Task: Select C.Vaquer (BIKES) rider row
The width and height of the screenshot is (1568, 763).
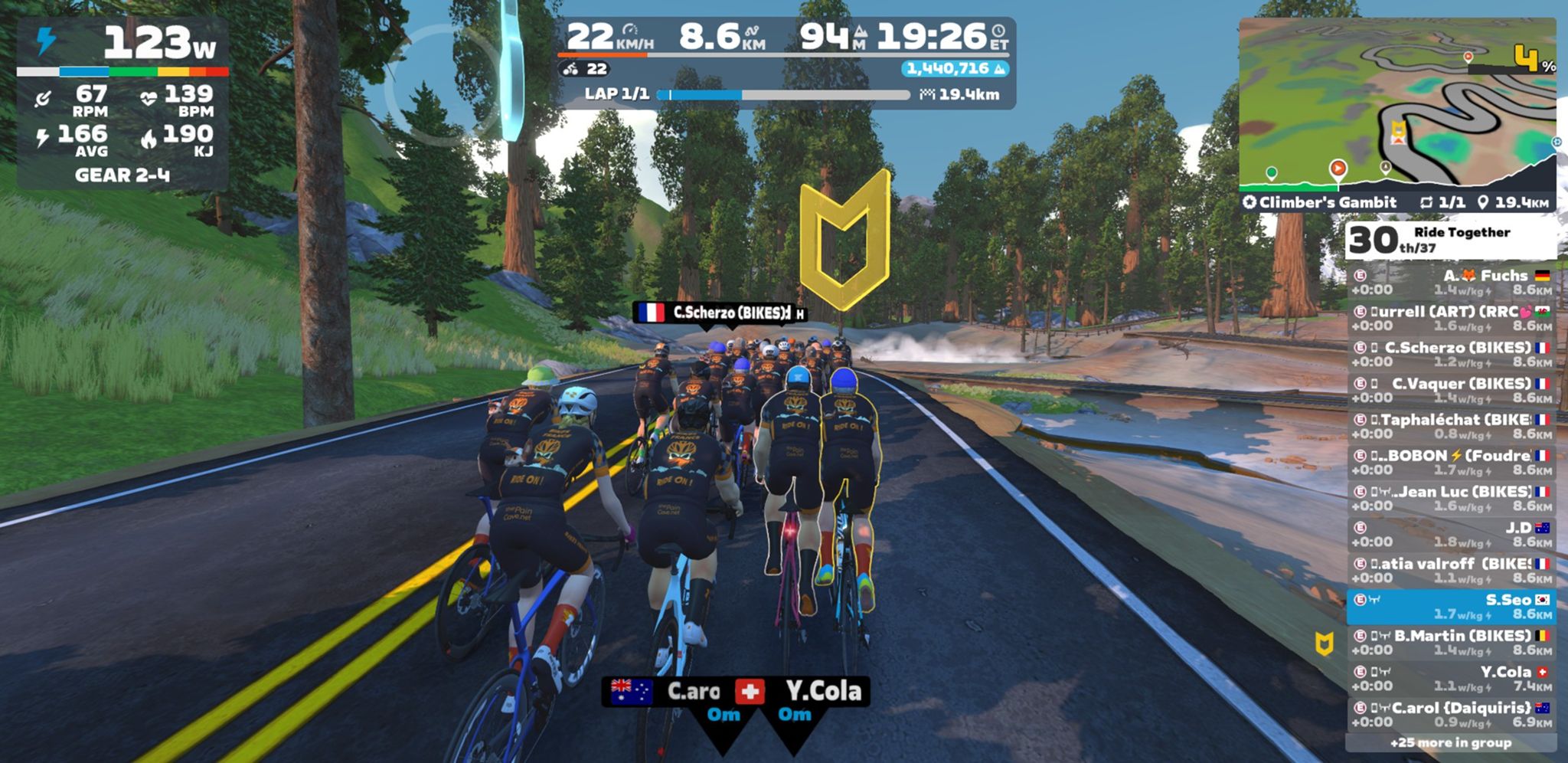Action: pos(1451,390)
